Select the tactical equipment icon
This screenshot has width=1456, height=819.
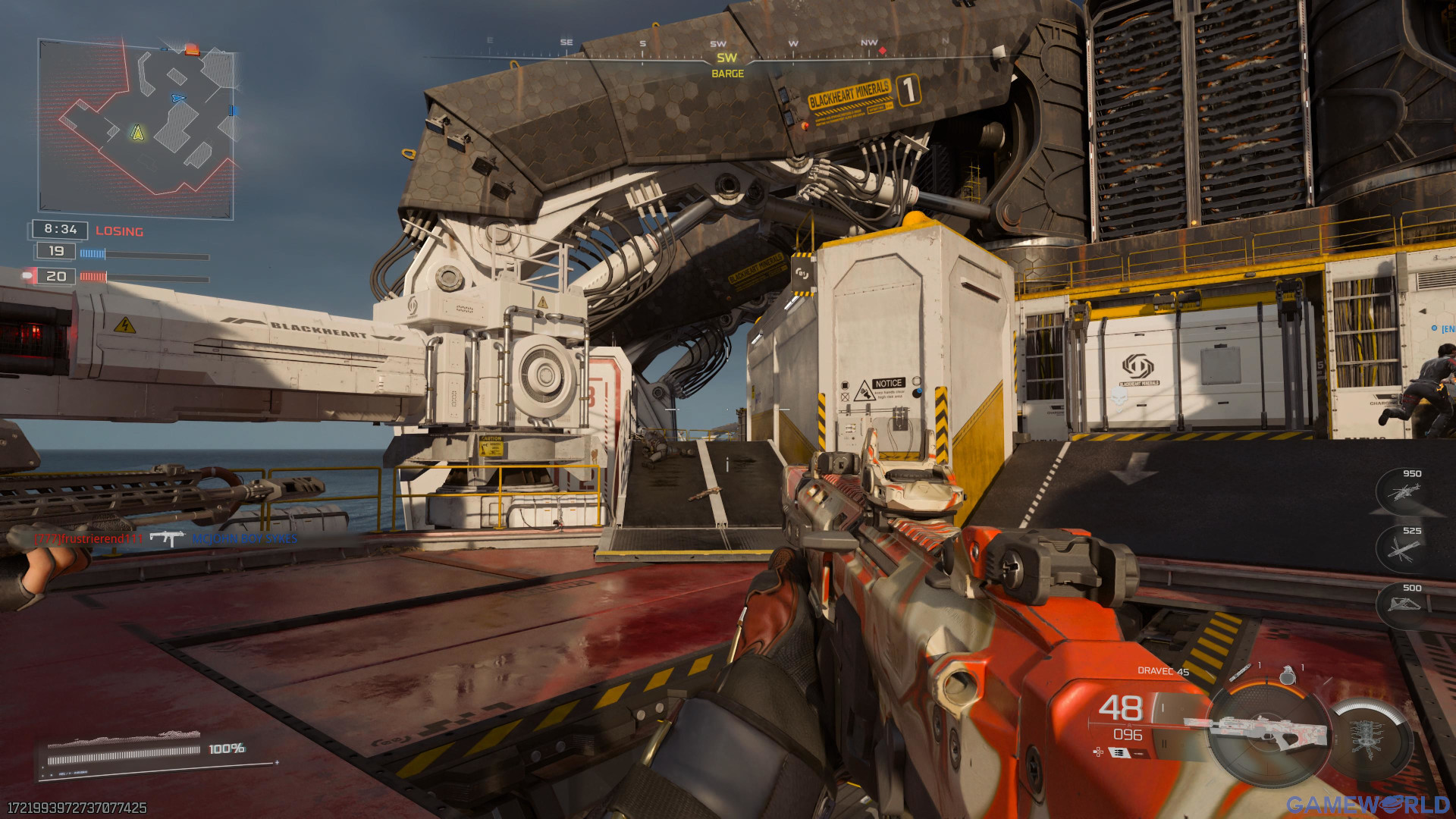pos(1241,672)
